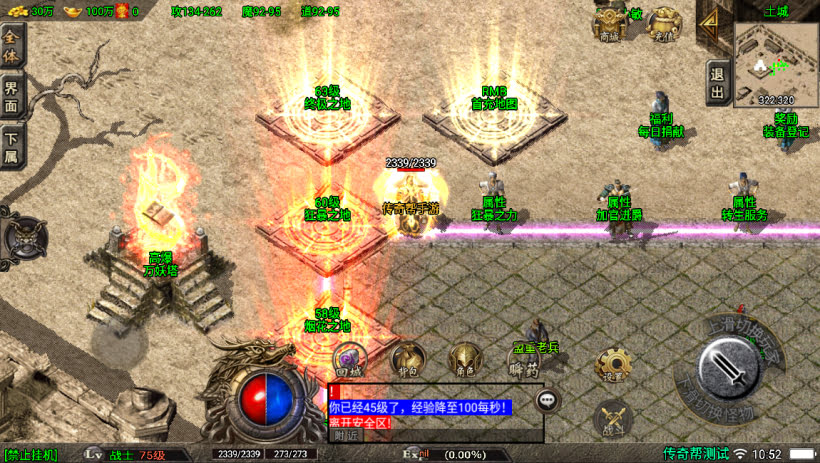Toggle the 禁止挂机 auto-play label

click(31, 455)
